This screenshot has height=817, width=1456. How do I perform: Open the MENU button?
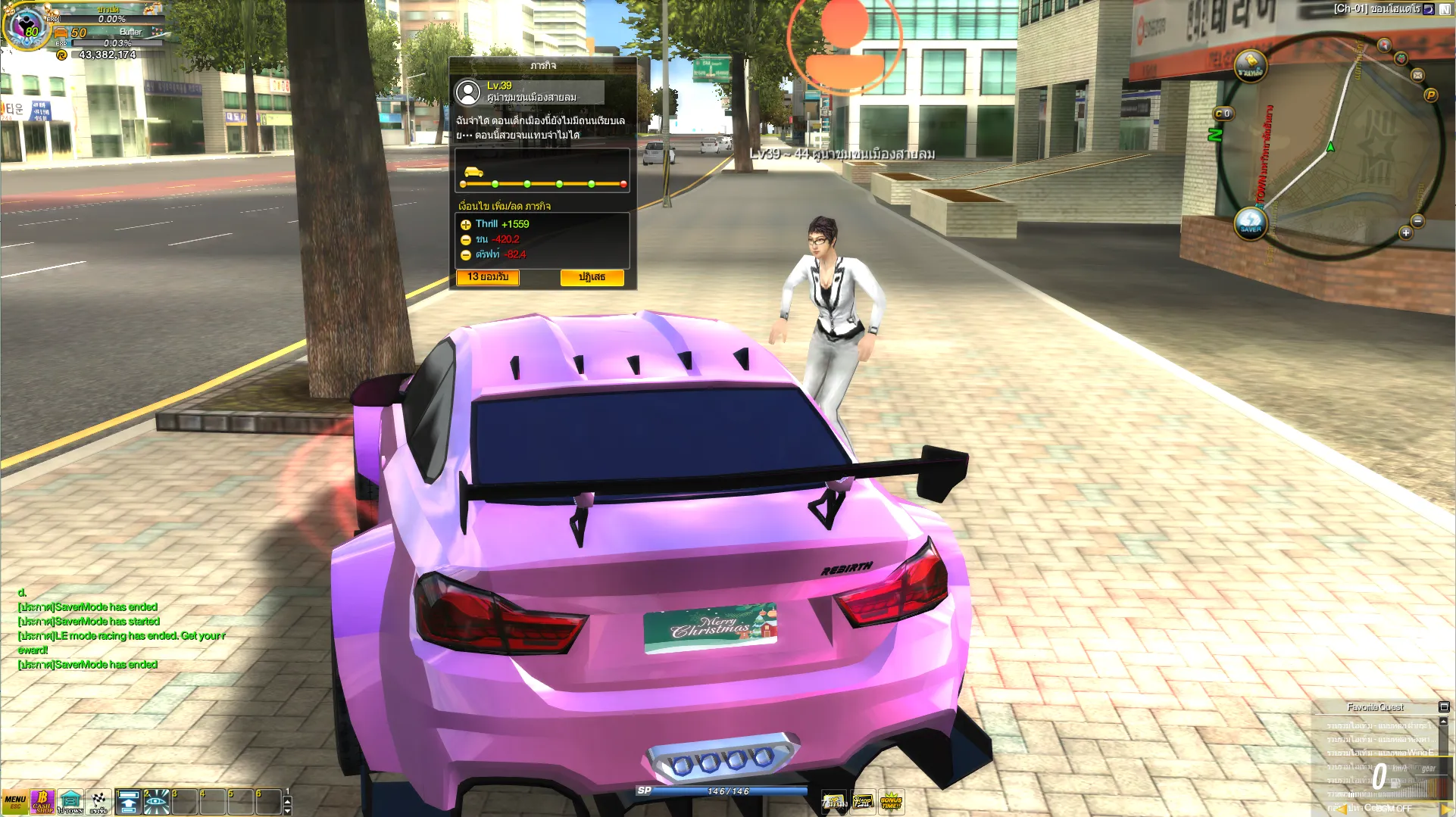tap(14, 802)
